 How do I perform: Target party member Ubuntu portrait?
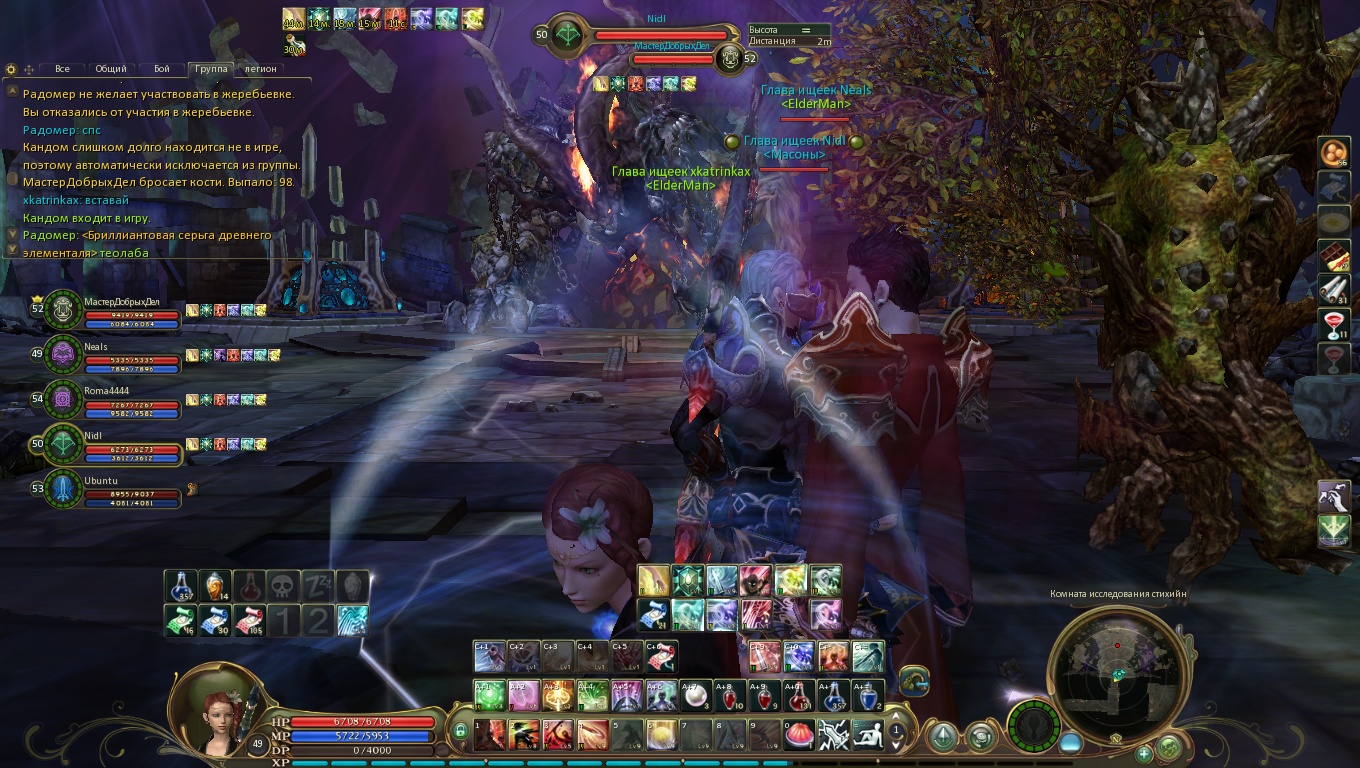pyautogui.click(x=64, y=489)
